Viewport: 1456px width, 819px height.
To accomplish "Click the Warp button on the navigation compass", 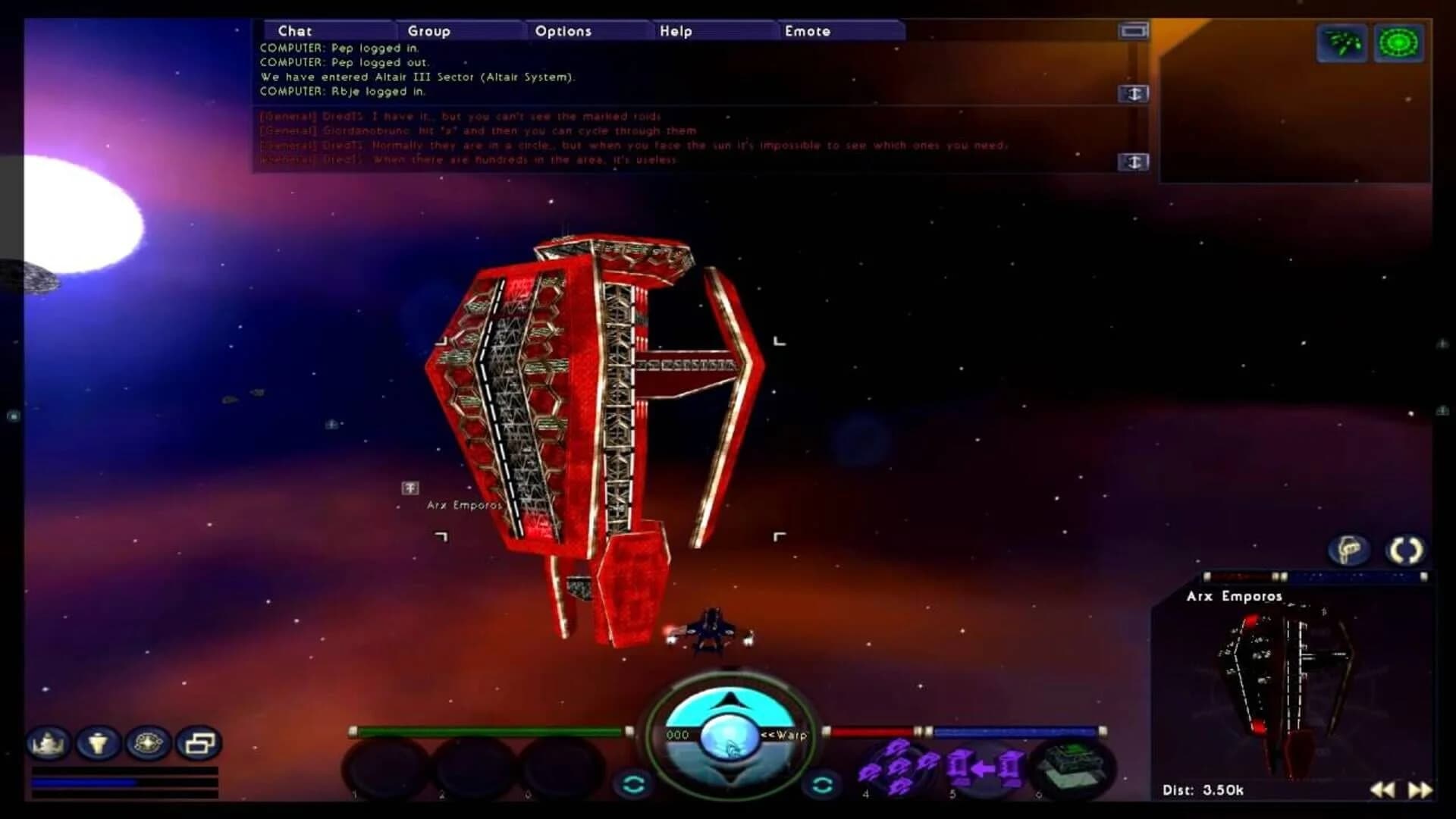I will pyautogui.click(x=785, y=736).
